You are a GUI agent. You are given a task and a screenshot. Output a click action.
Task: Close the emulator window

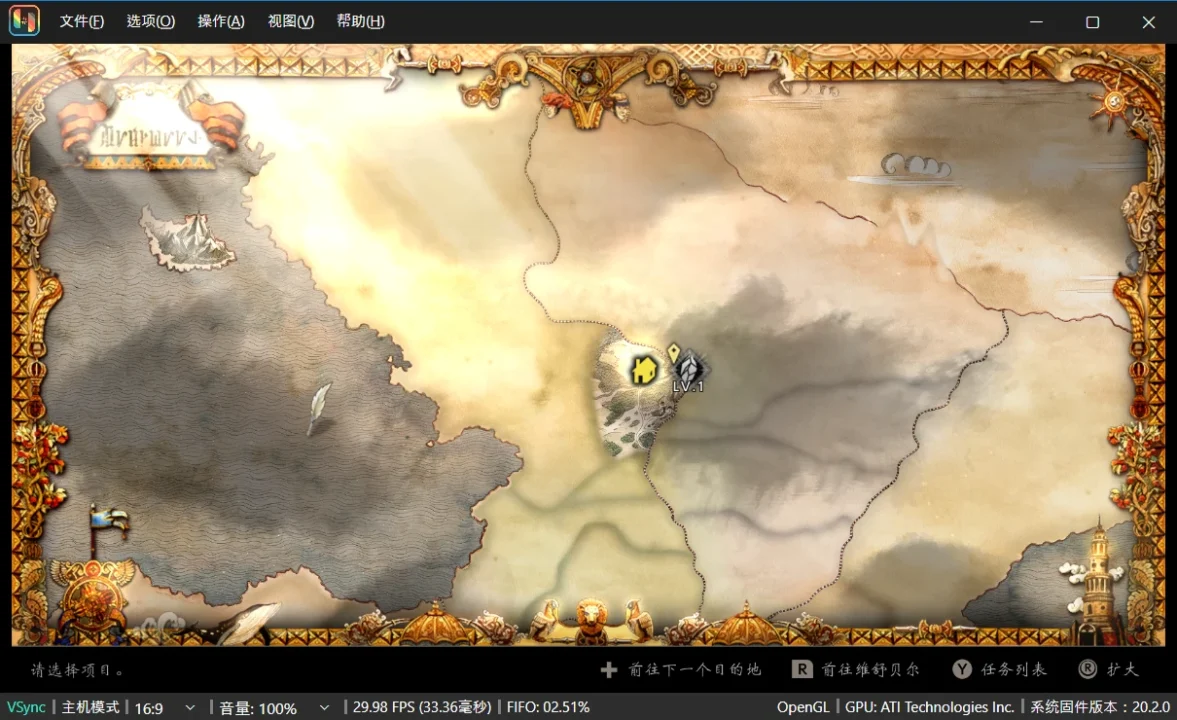1148,22
